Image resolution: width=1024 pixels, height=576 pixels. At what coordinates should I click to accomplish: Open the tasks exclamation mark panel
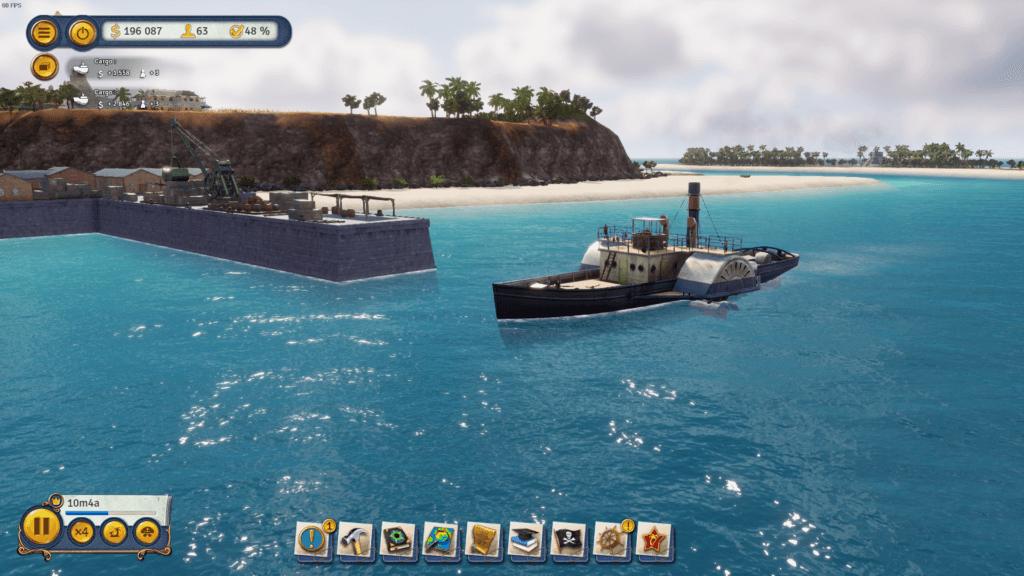[312, 540]
